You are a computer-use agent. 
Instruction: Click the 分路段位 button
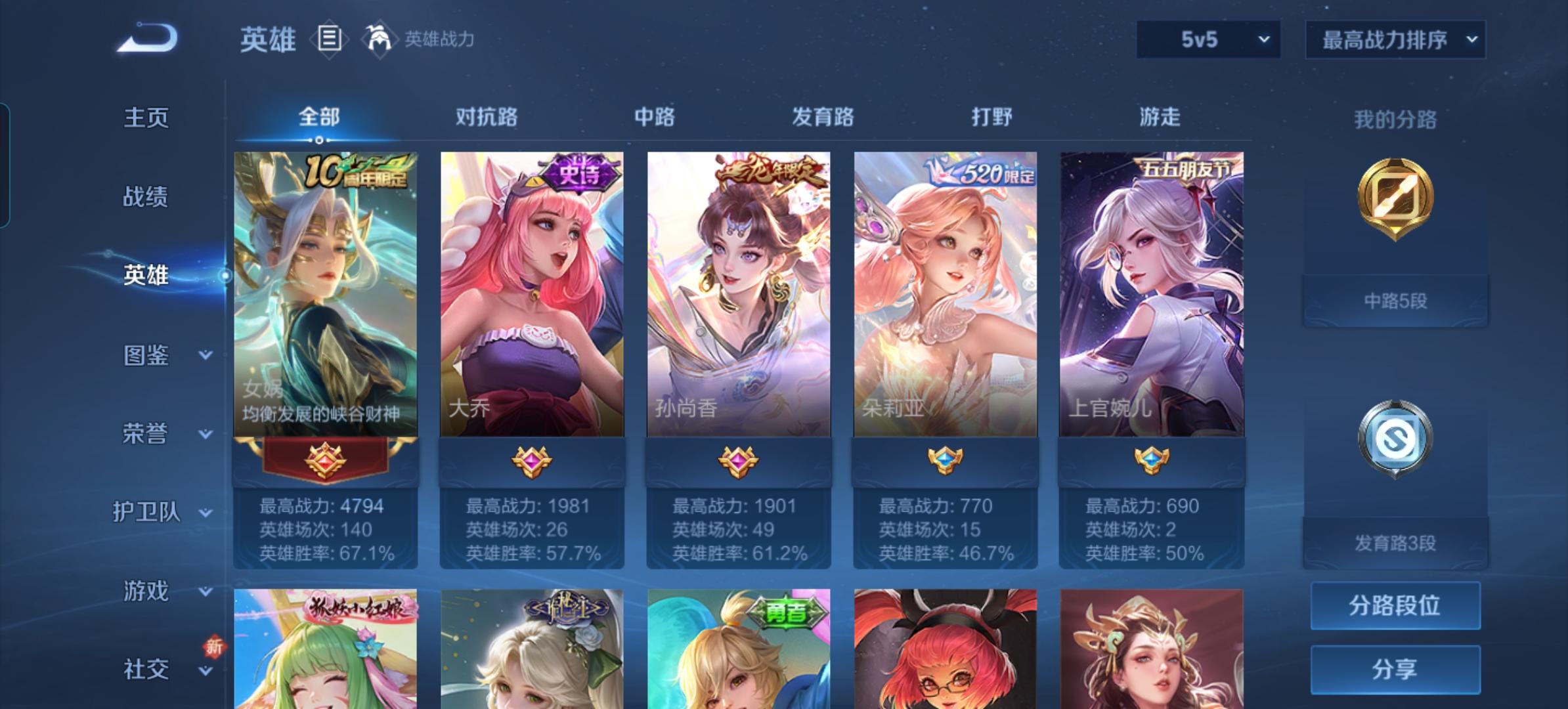point(1395,605)
